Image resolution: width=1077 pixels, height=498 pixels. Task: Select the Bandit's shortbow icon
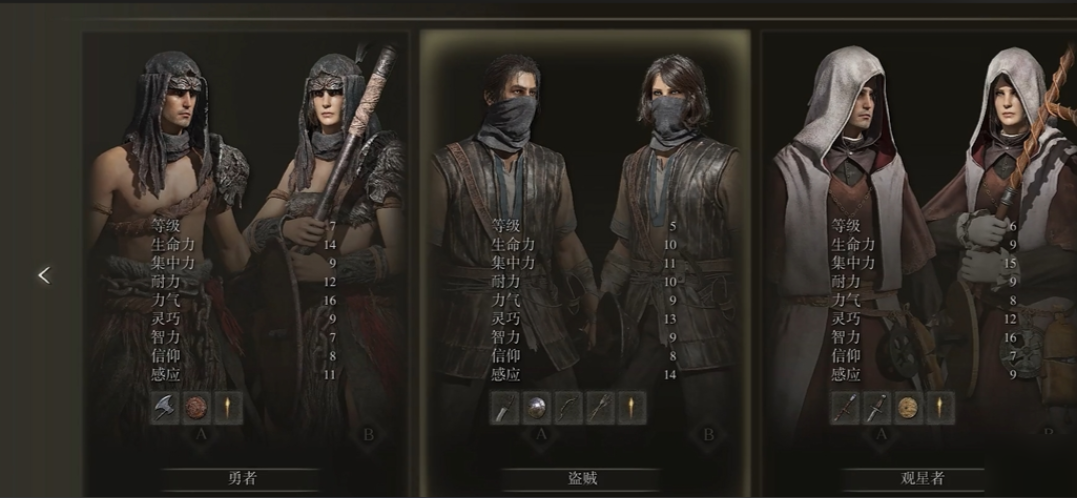pyautogui.click(x=568, y=407)
